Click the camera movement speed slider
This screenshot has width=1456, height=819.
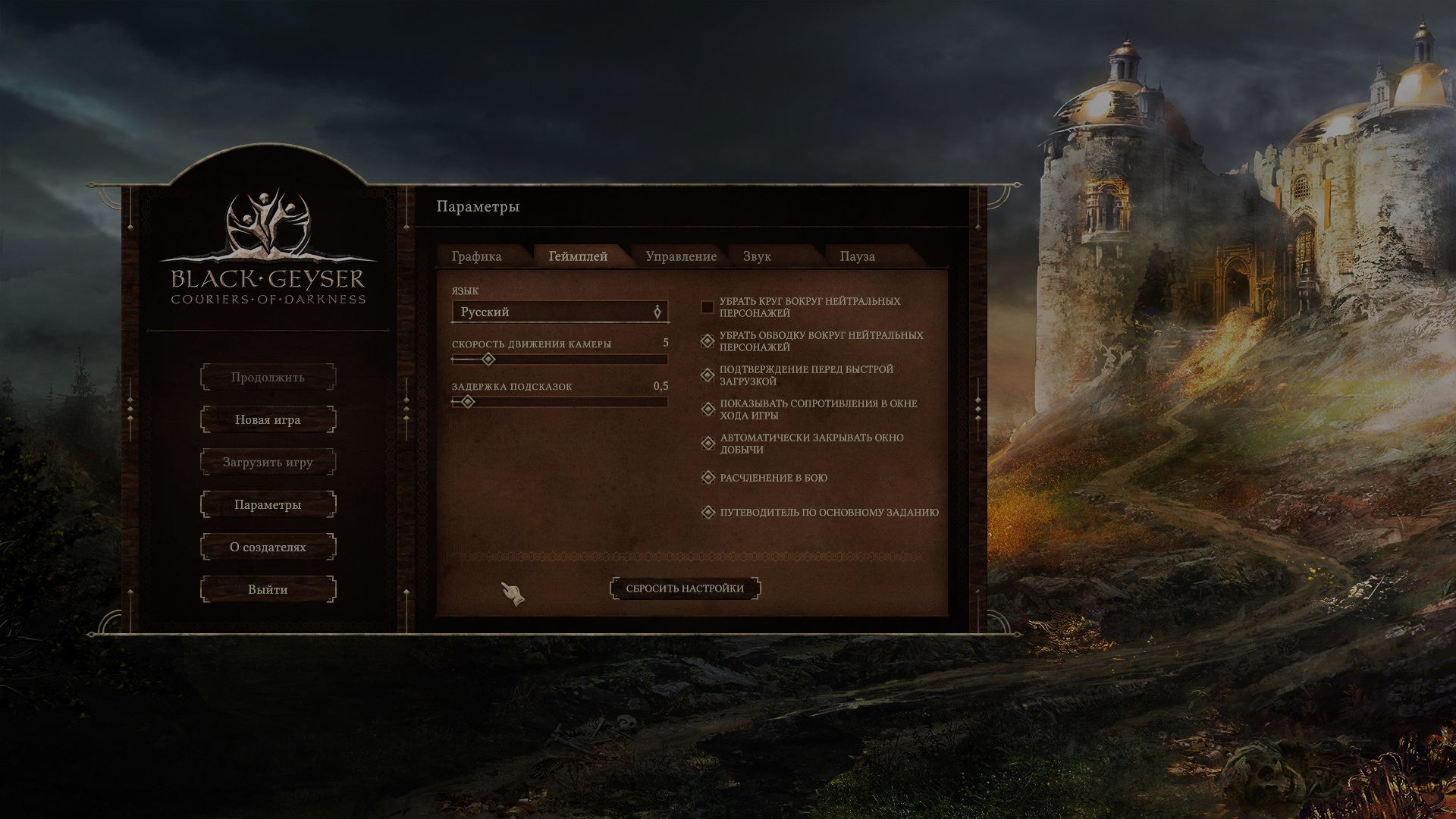[560, 359]
